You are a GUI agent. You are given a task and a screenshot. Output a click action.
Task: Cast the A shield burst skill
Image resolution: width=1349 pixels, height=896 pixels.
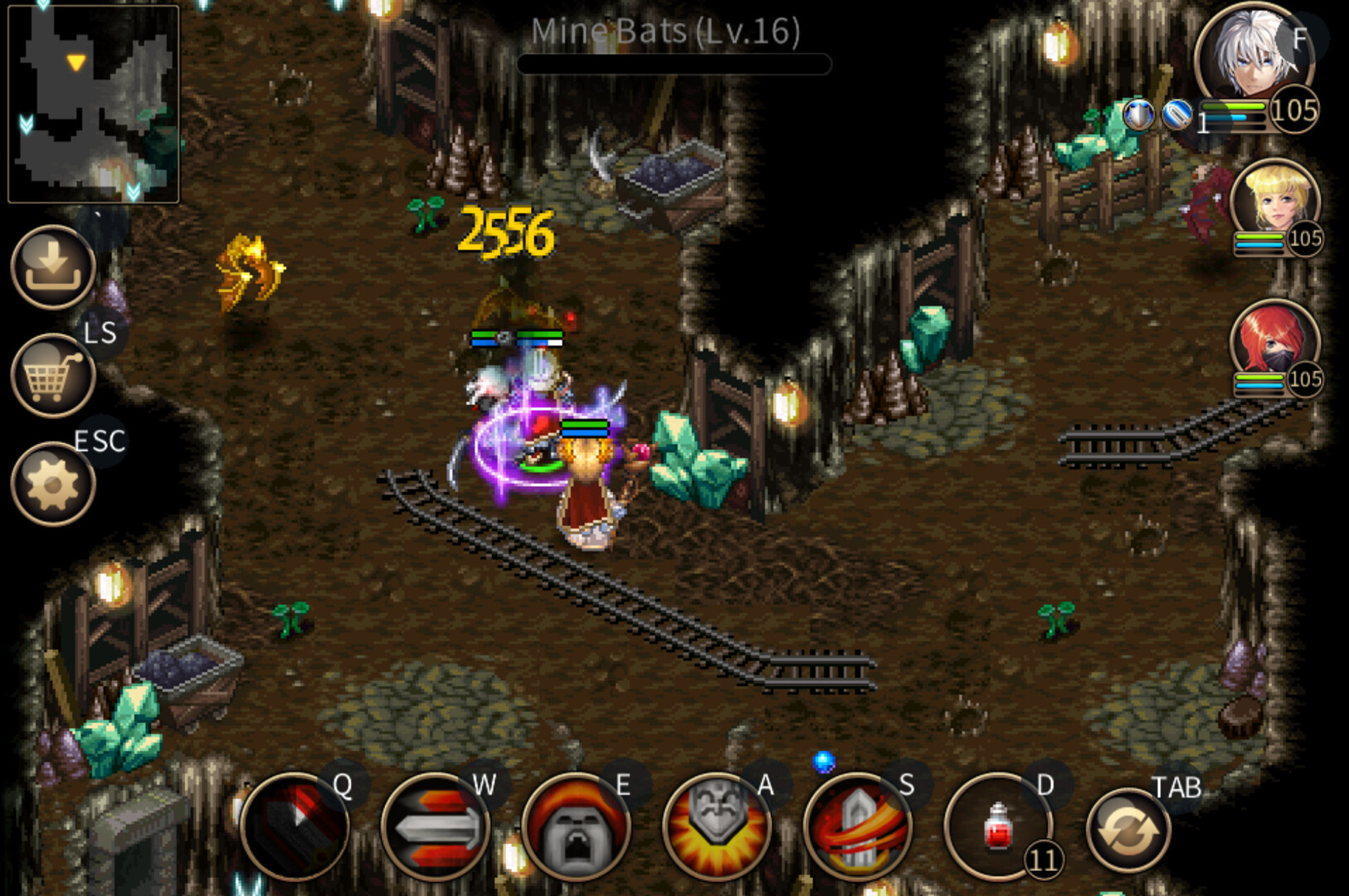[x=718, y=830]
